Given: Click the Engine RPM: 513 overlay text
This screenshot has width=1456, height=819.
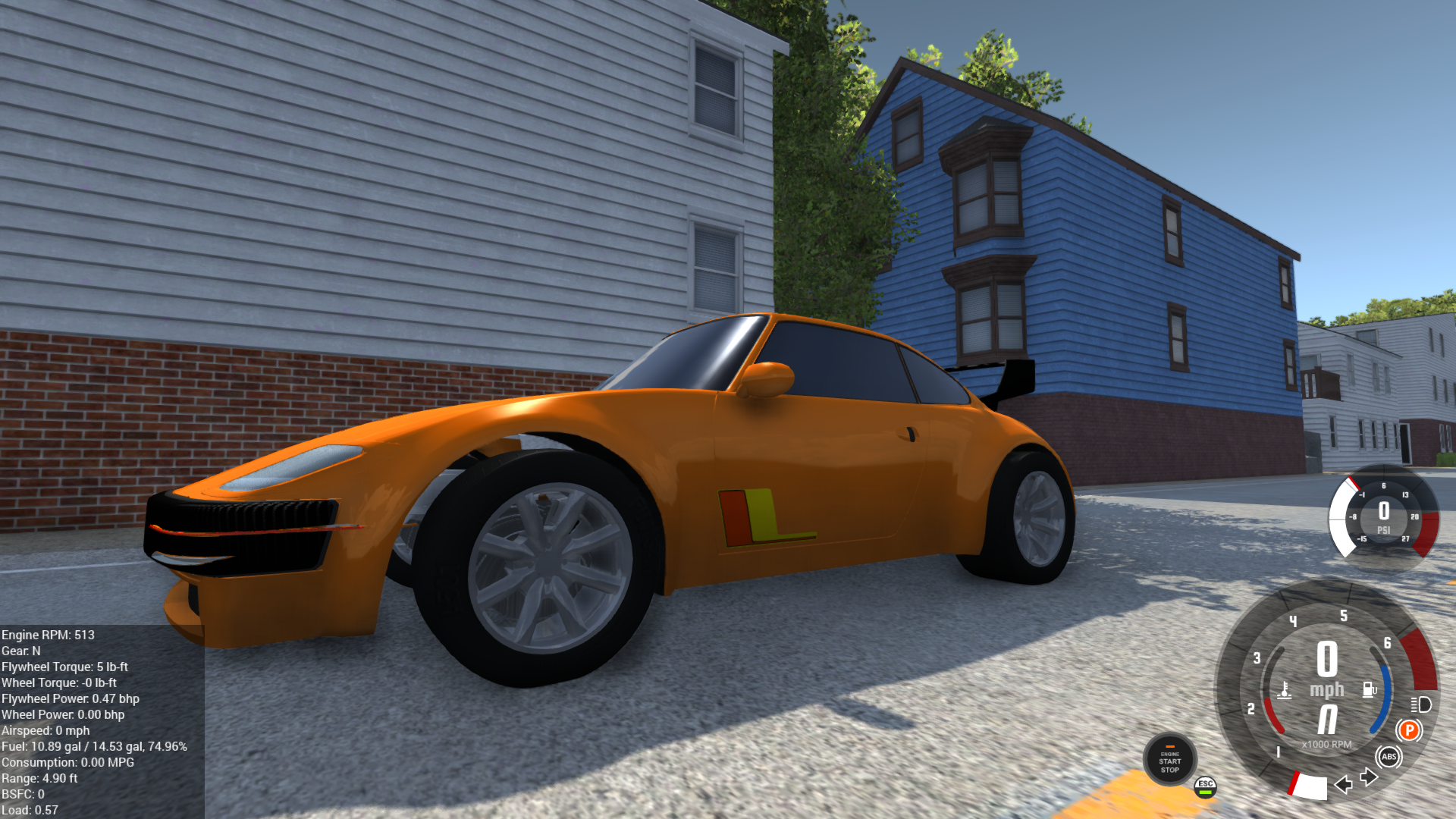Looking at the screenshot, I should coord(47,634).
